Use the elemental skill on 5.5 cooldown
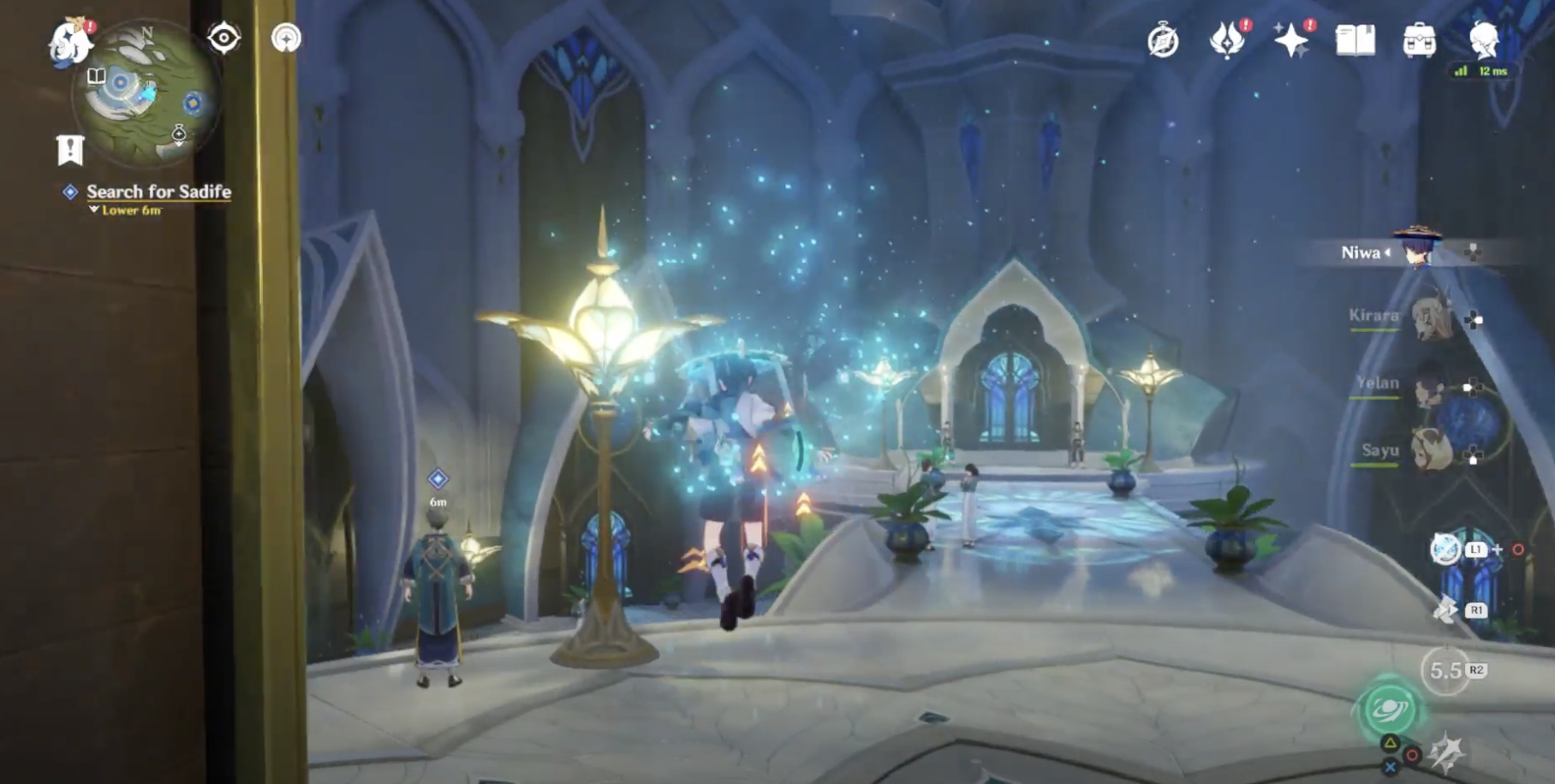 point(1446,671)
